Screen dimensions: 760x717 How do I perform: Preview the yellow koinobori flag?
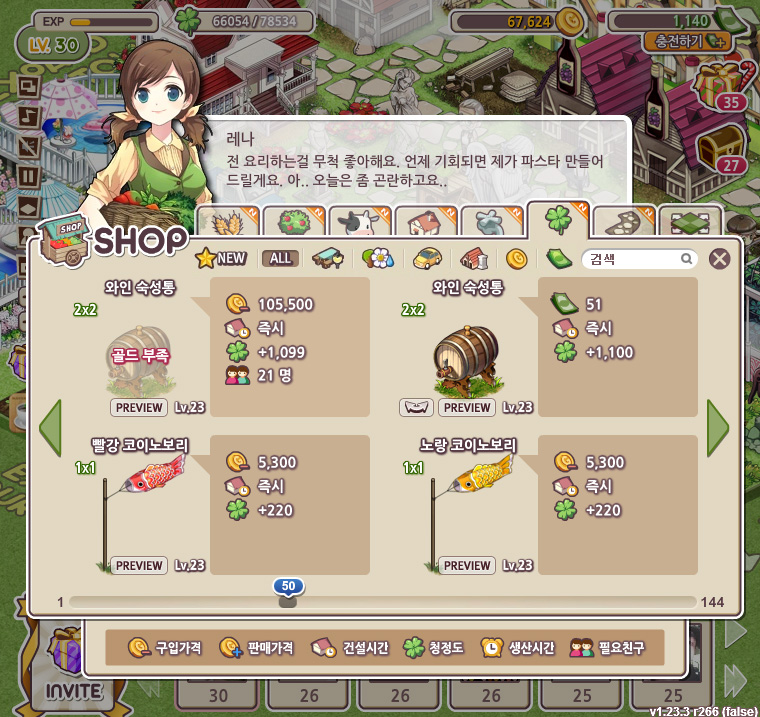(x=467, y=566)
